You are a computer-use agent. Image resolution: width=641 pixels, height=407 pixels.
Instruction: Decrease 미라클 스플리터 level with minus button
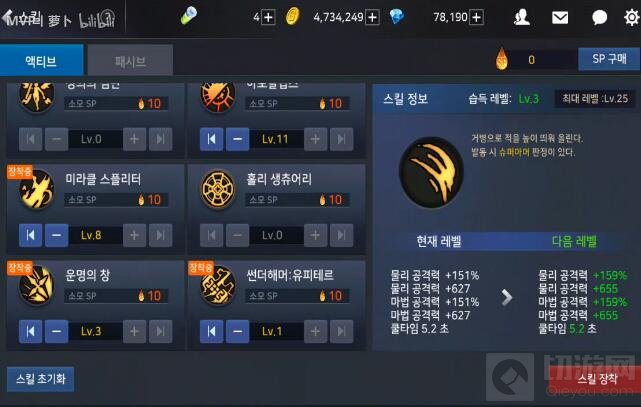[56, 235]
